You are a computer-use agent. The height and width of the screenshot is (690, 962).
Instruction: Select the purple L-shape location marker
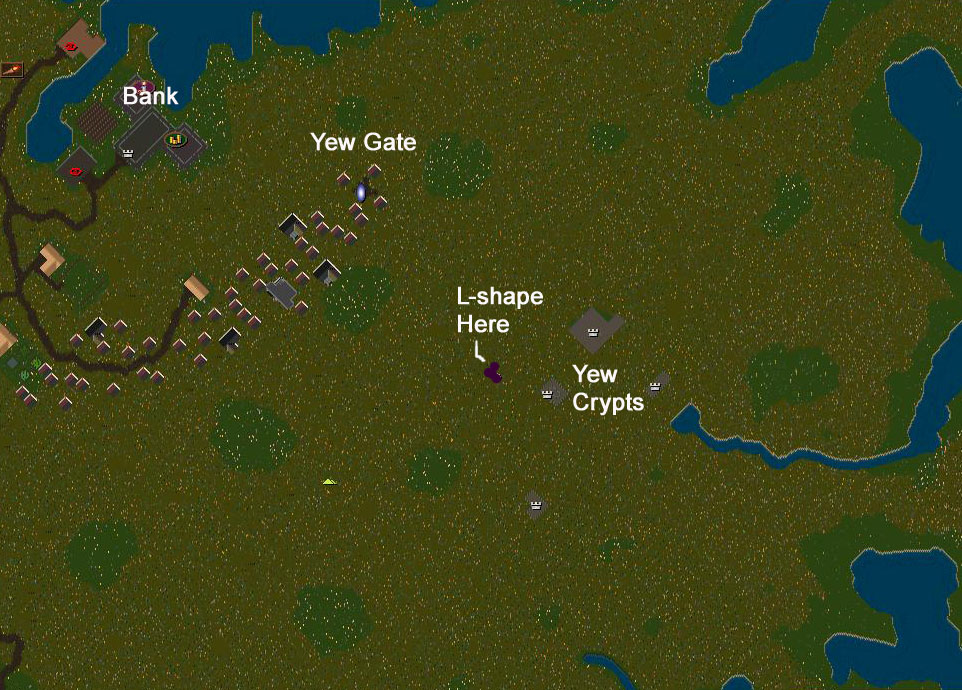point(493,372)
